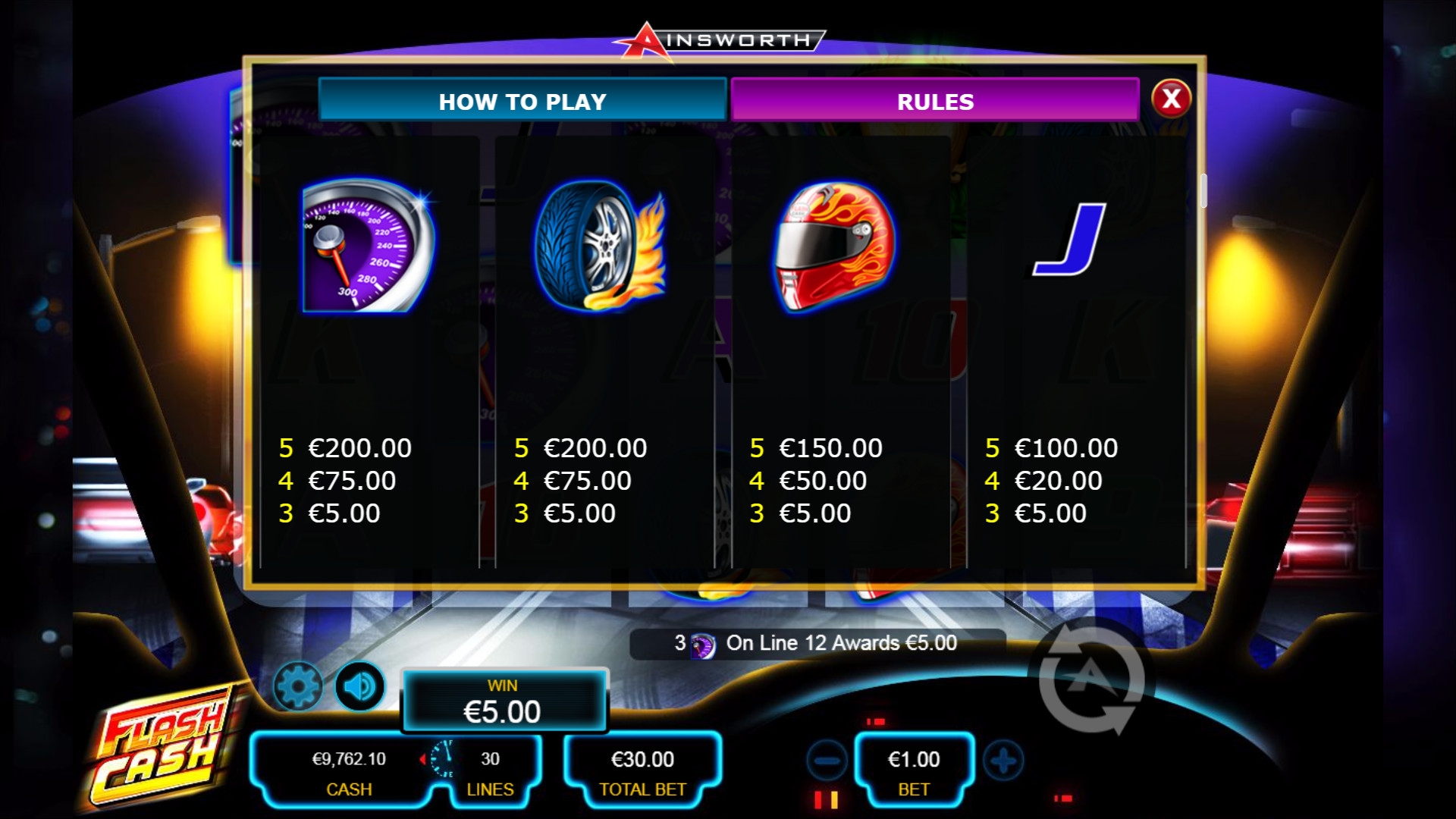1456x819 pixels.
Task: Spin the reels with the circular arrow button
Action: [x=1091, y=679]
